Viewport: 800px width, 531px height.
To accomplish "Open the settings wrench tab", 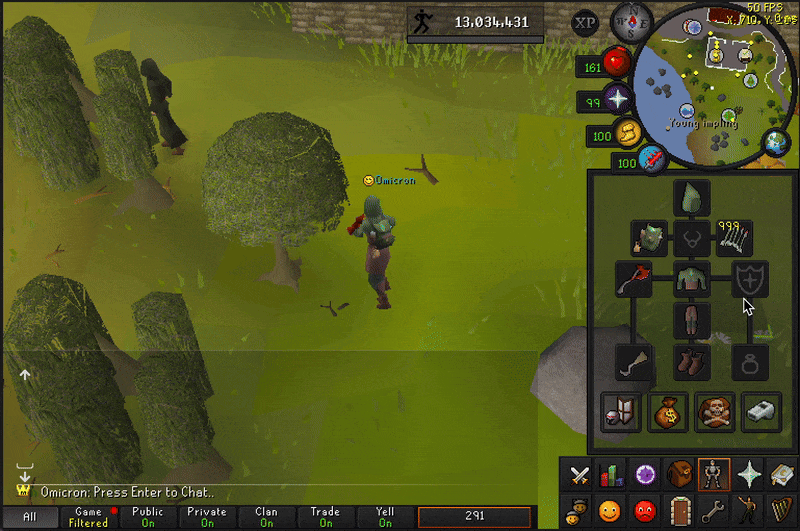I will tap(711, 510).
